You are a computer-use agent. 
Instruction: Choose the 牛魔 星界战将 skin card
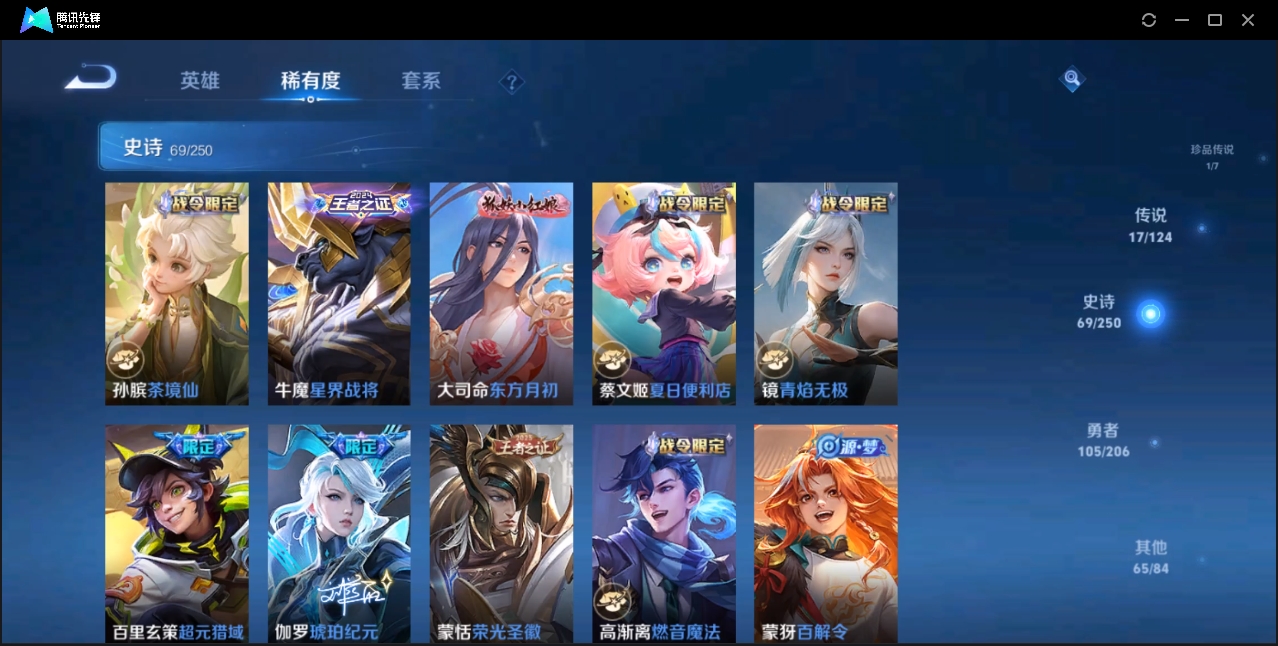tap(339, 293)
